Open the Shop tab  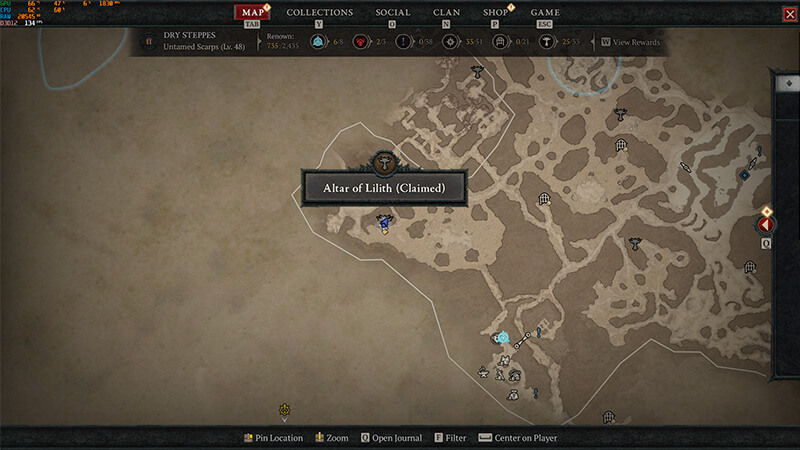pos(495,12)
